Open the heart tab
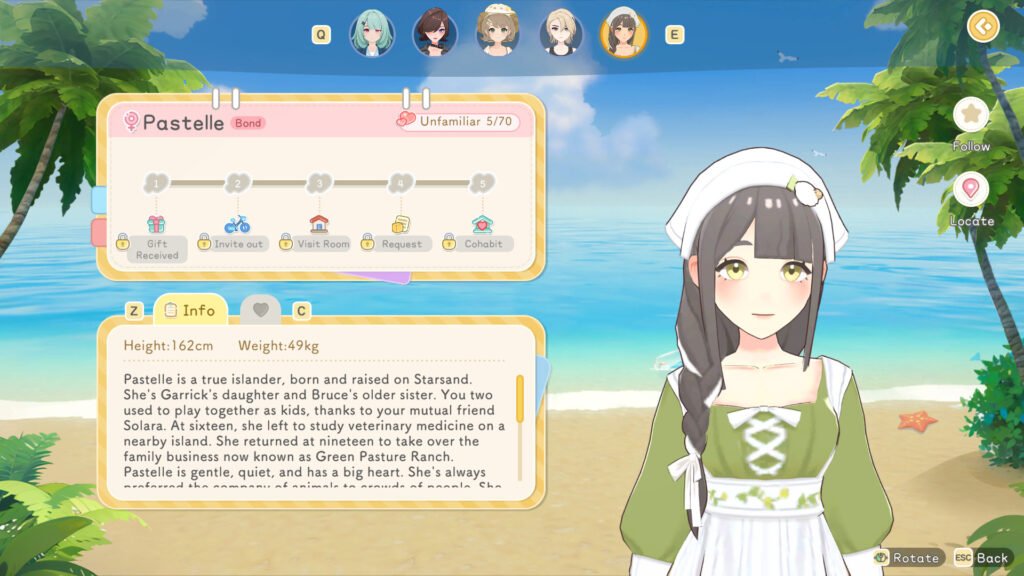Screen dimensions: 1024x576 click(x=260, y=310)
